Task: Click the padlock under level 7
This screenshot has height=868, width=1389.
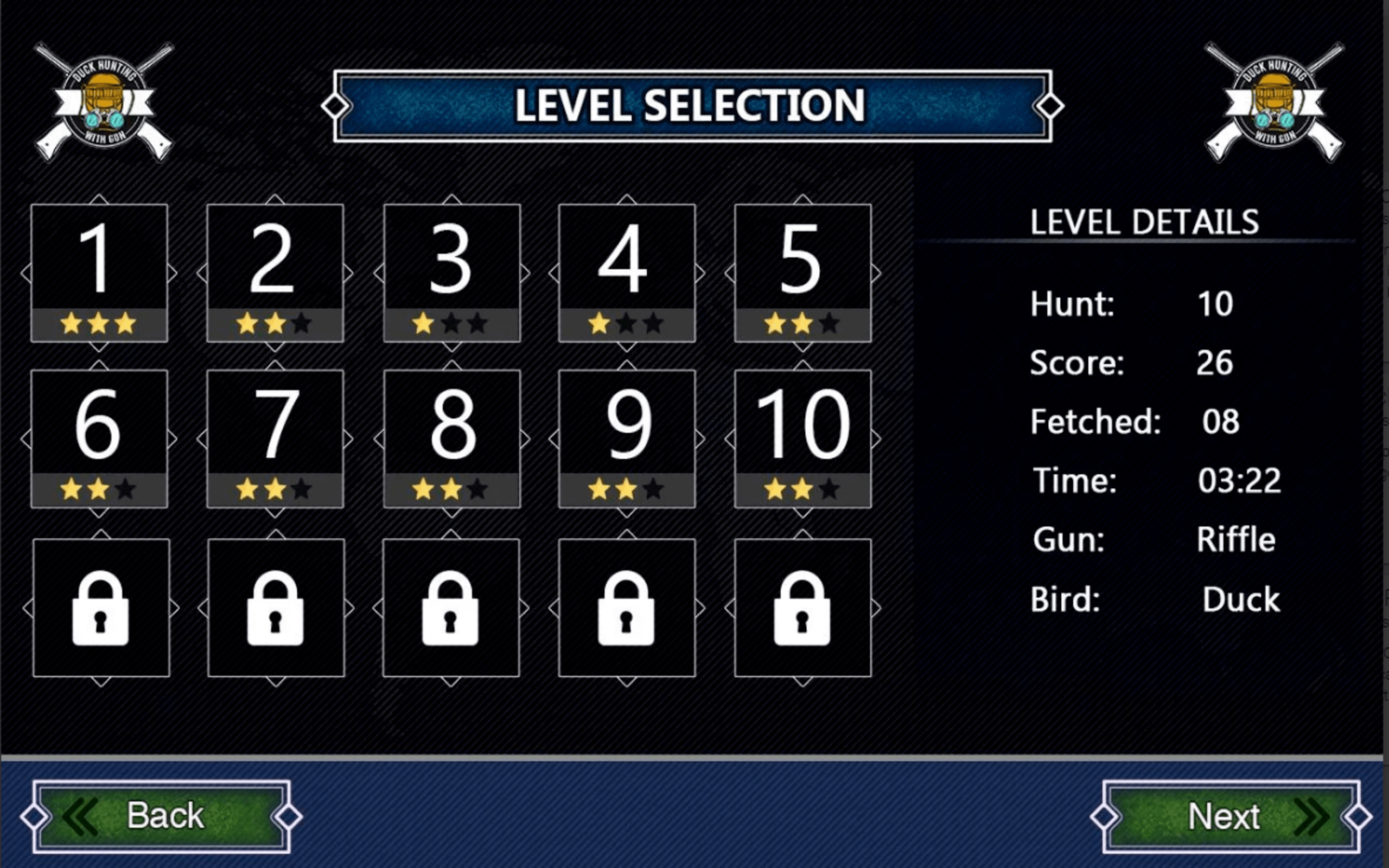Action: coord(277,609)
